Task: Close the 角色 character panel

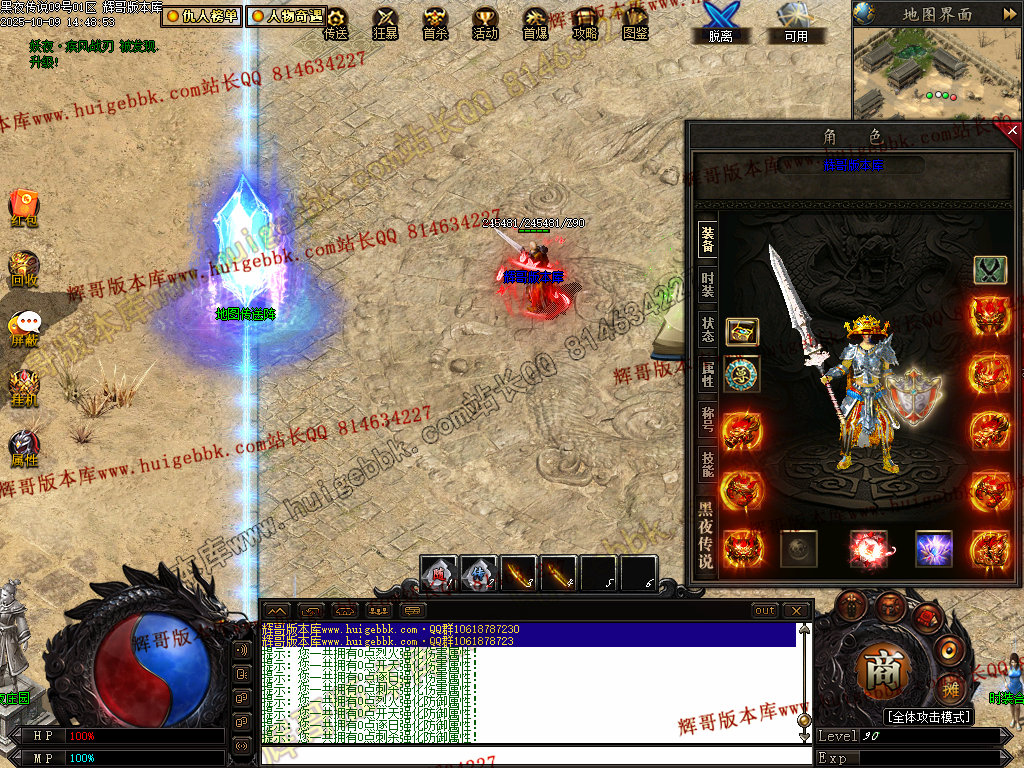Action: 1012,131
